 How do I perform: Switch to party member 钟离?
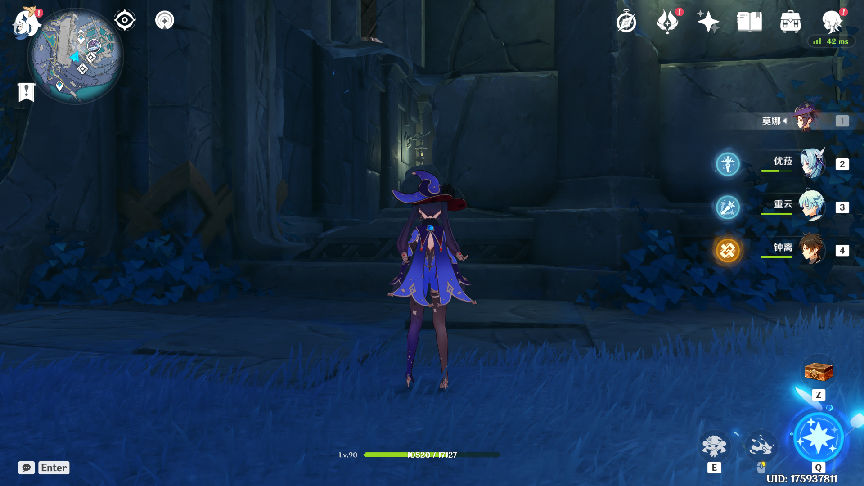click(811, 250)
